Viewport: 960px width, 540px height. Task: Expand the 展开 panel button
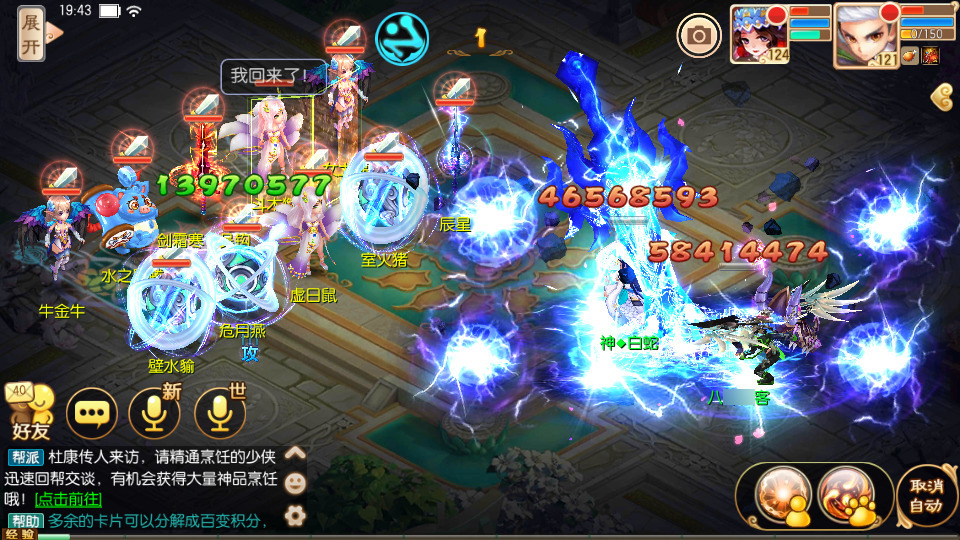(31, 33)
